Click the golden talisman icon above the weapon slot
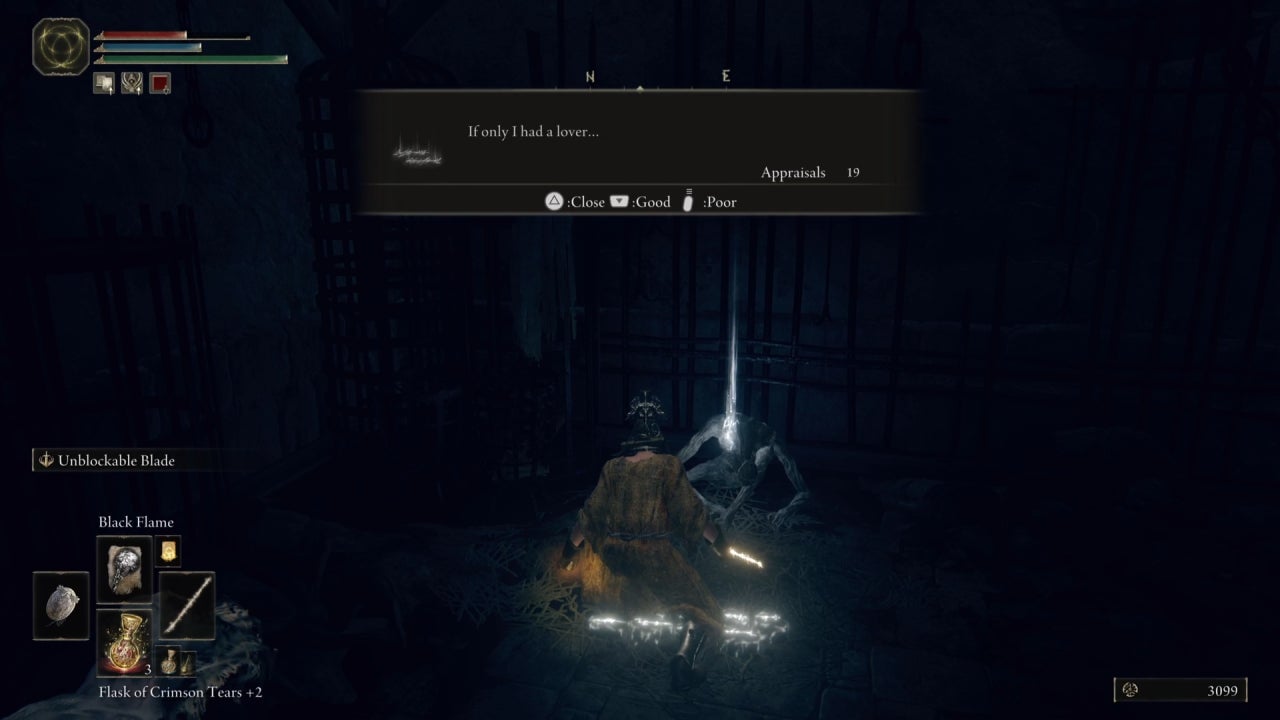 pos(166,549)
